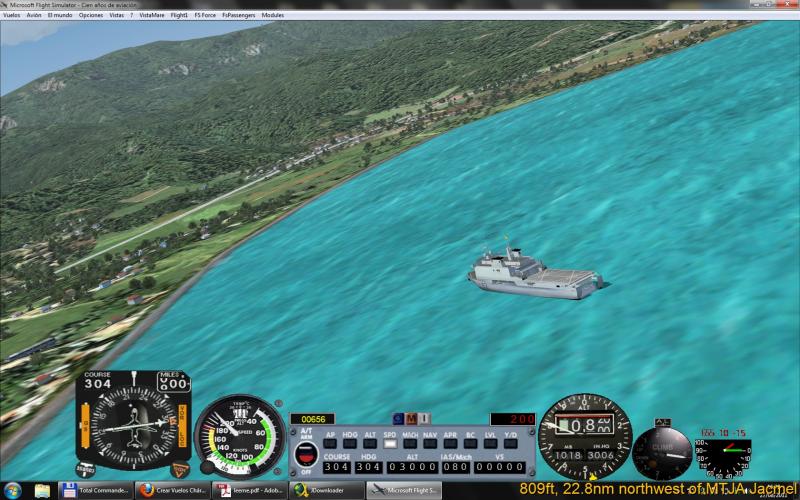Open the Vistas menu

pyautogui.click(x=117, y=16)
